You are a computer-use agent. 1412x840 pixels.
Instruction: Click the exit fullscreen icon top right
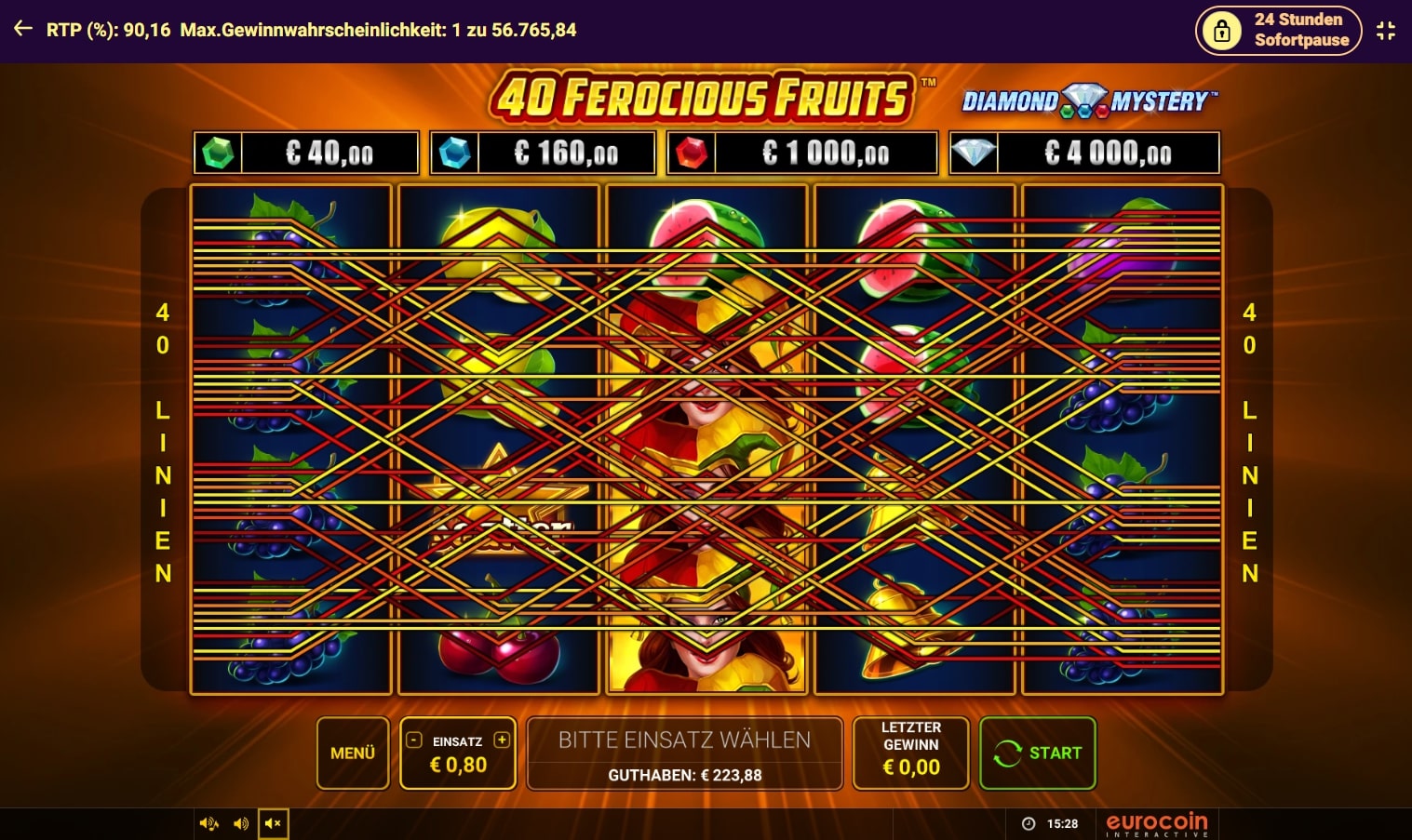1386,29
